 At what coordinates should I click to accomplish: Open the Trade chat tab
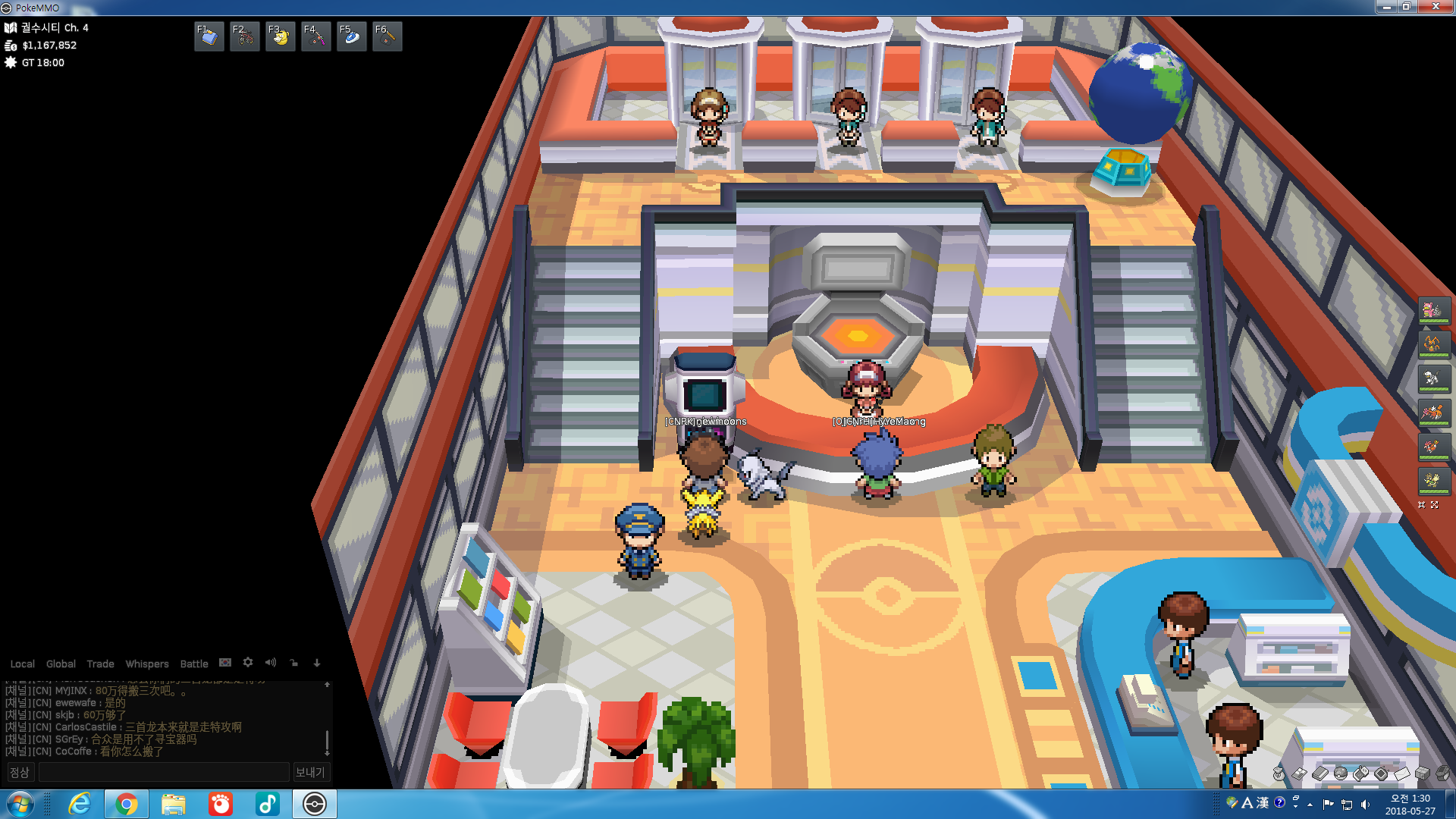tap(100, 664)
